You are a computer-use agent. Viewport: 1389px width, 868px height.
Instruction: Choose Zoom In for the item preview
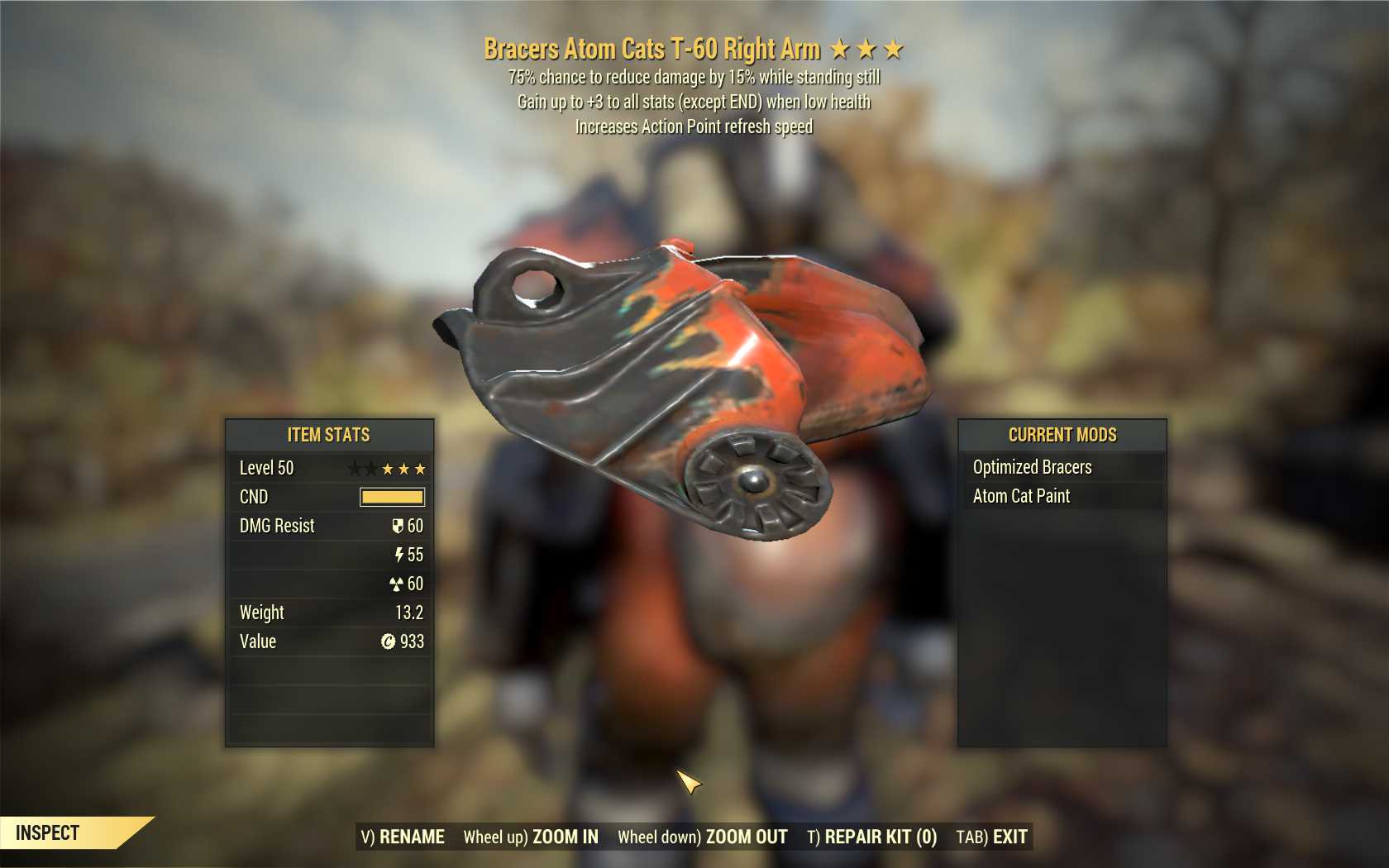point(531,837)
